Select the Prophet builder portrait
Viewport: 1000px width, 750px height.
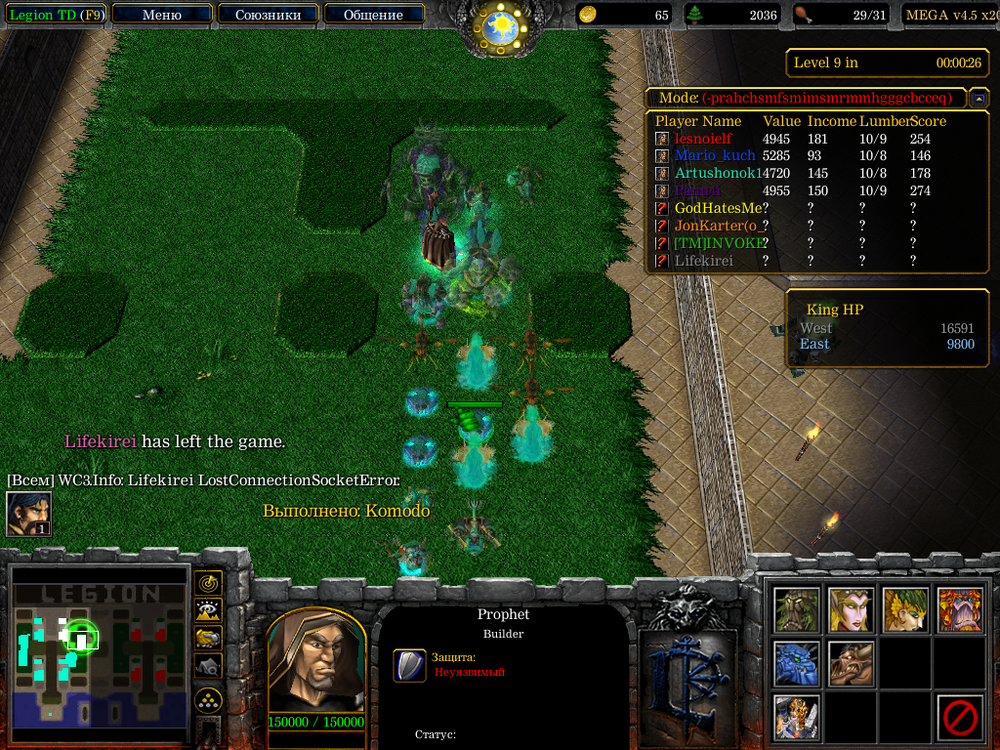point(315,661)
